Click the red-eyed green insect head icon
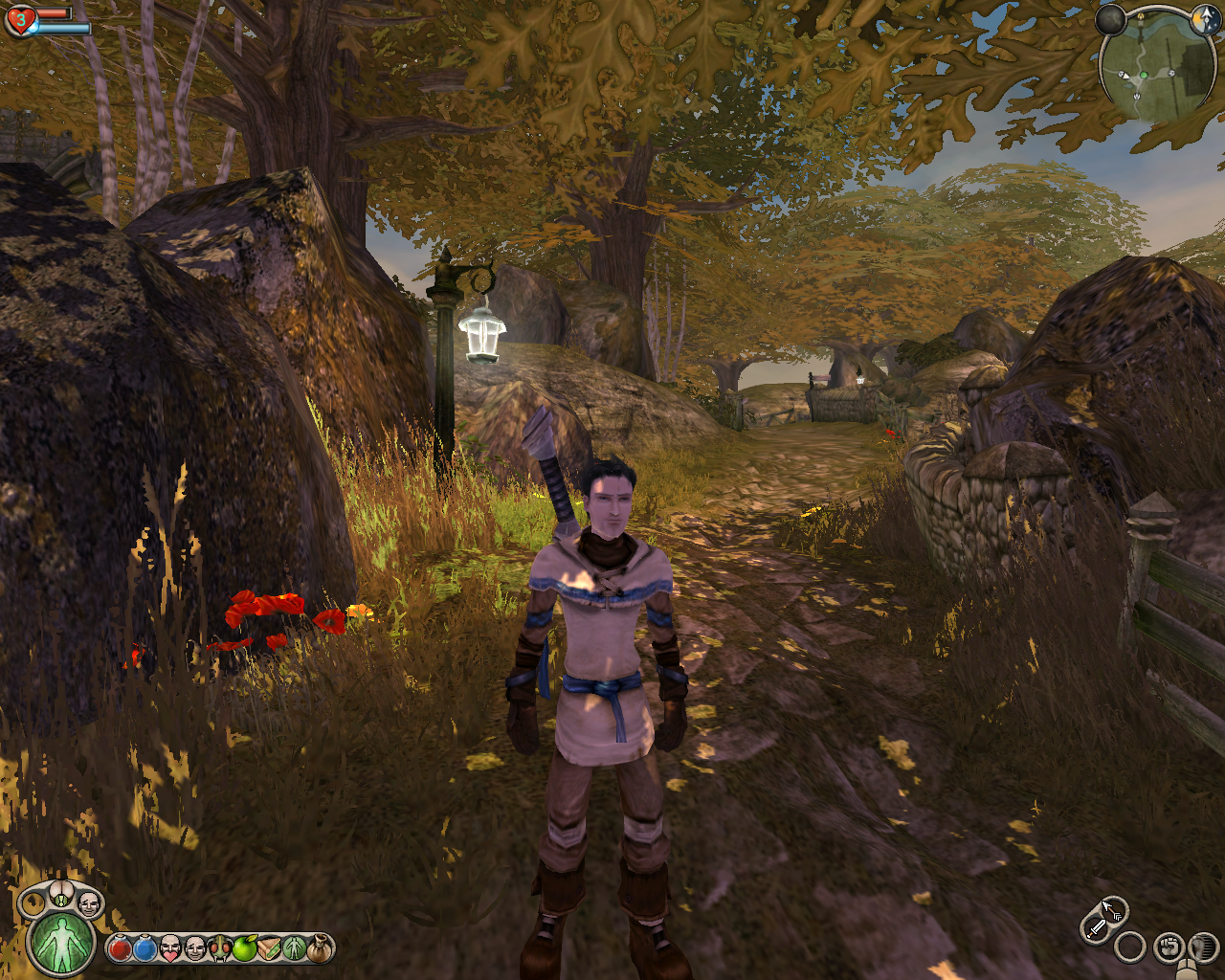The height and width of the screenshot is (980, 1225). point(220,948)
